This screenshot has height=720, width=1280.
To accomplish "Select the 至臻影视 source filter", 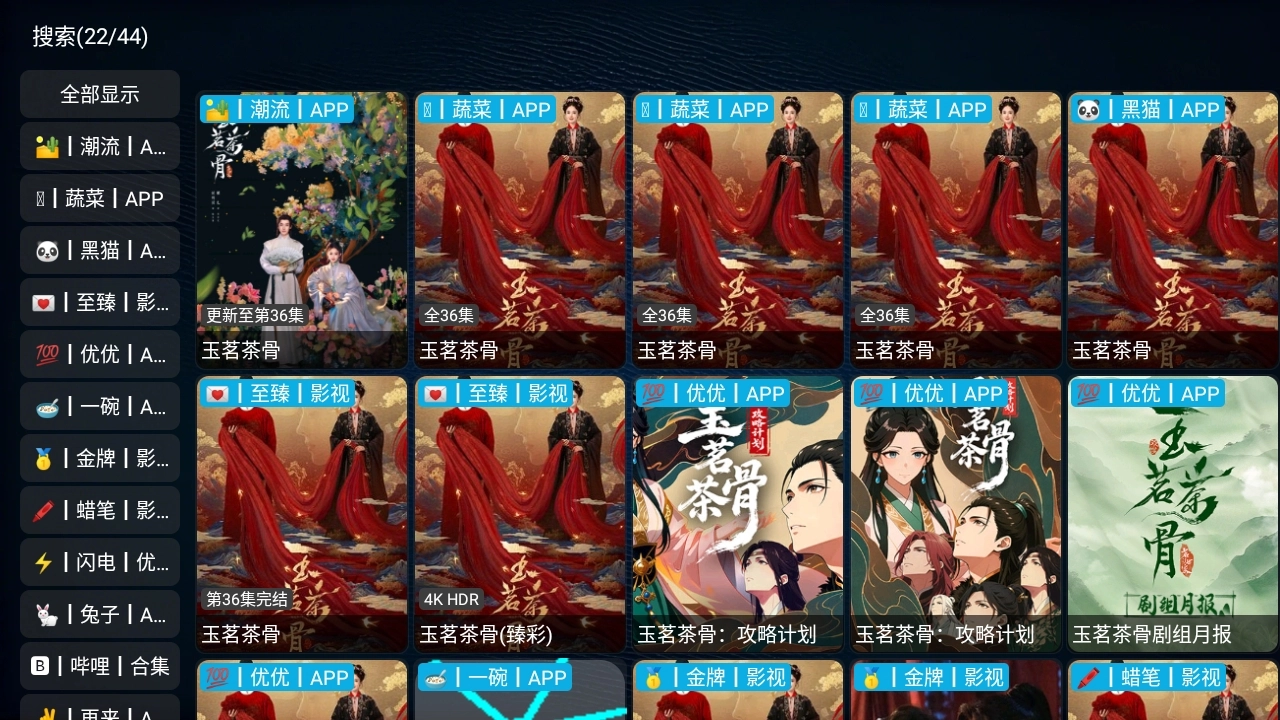I will click(x=99, y=302).
